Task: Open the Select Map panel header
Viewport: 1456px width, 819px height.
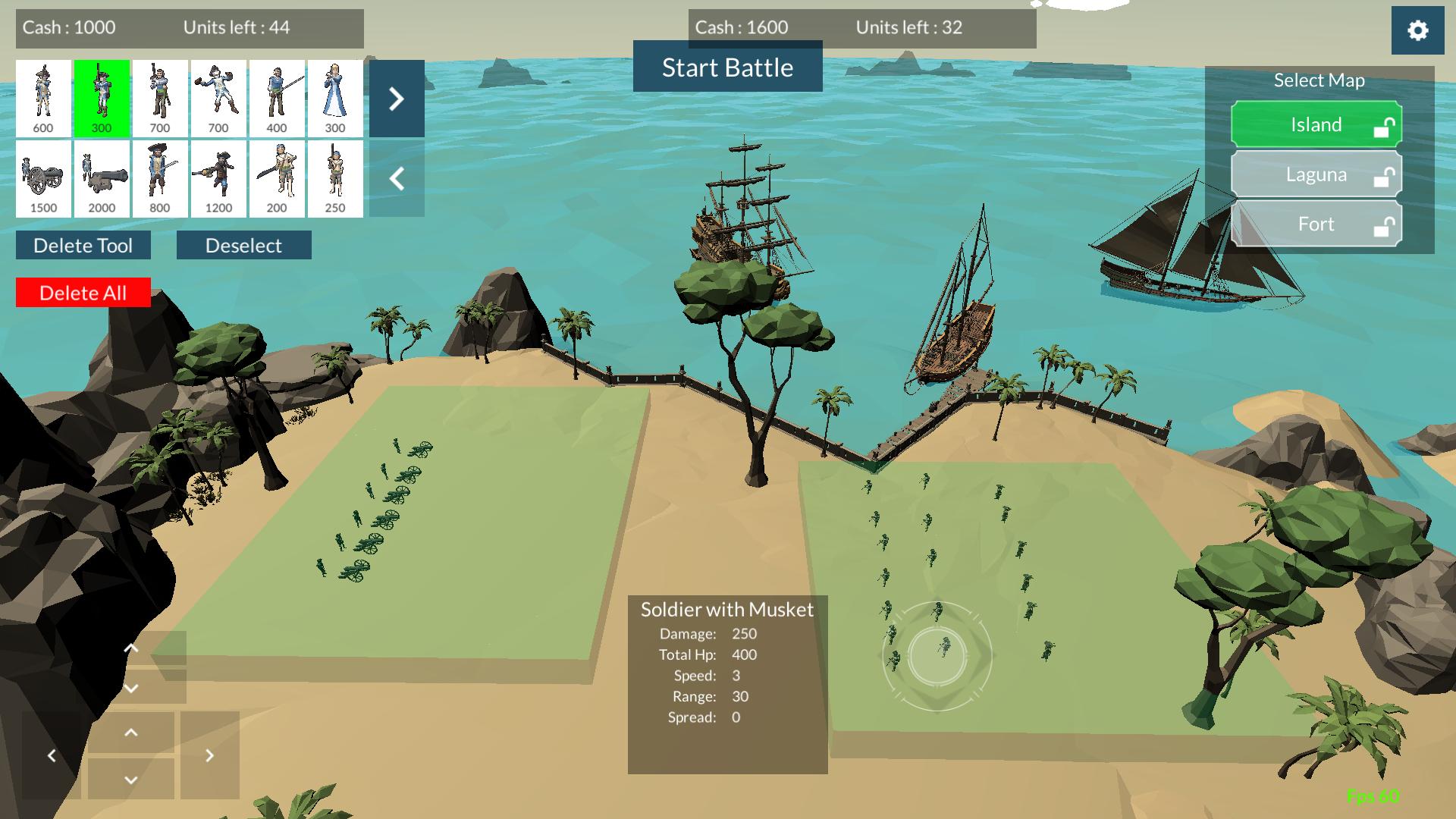Action: point(1318,80)
